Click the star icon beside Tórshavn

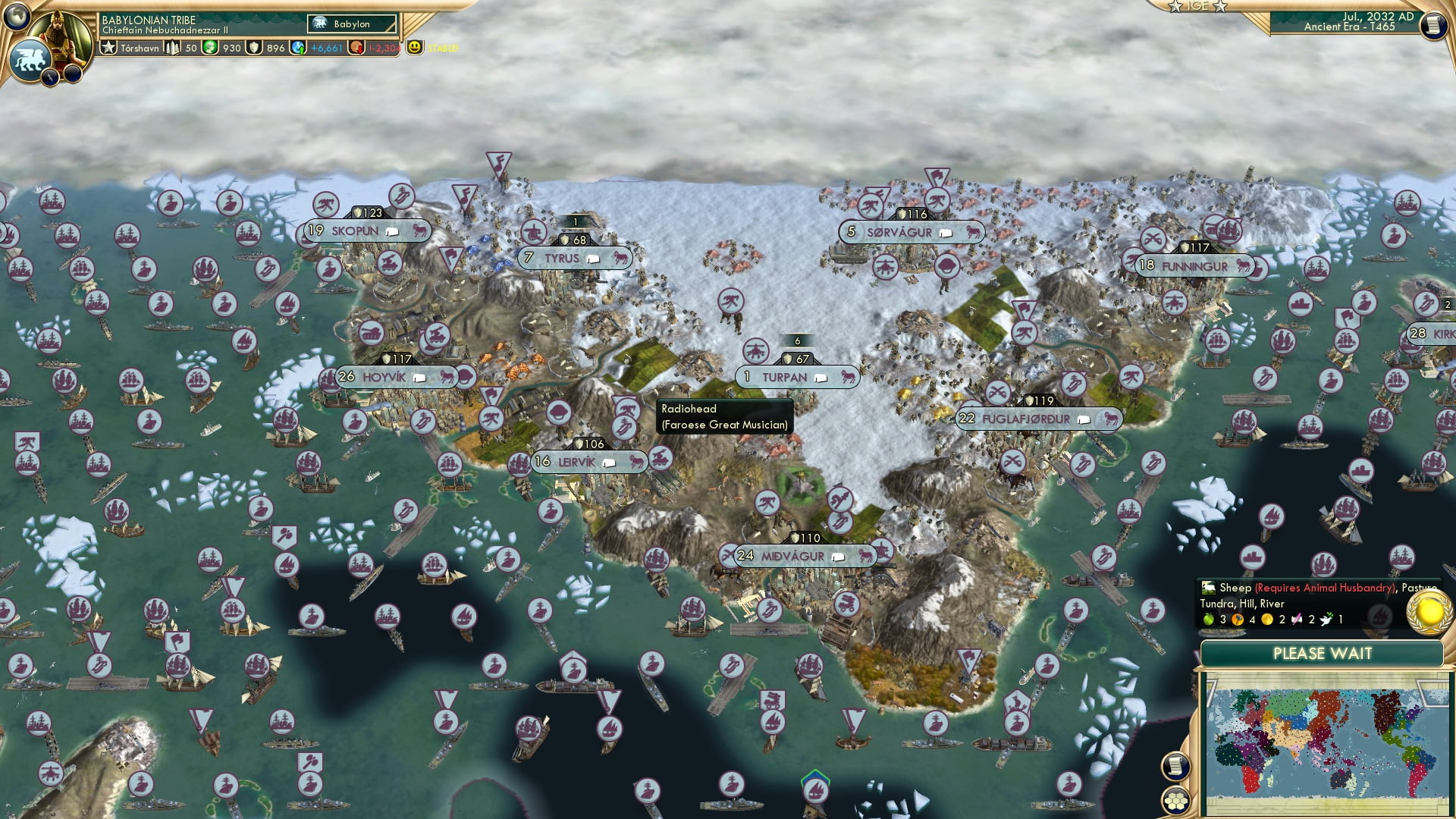point(109,48)
